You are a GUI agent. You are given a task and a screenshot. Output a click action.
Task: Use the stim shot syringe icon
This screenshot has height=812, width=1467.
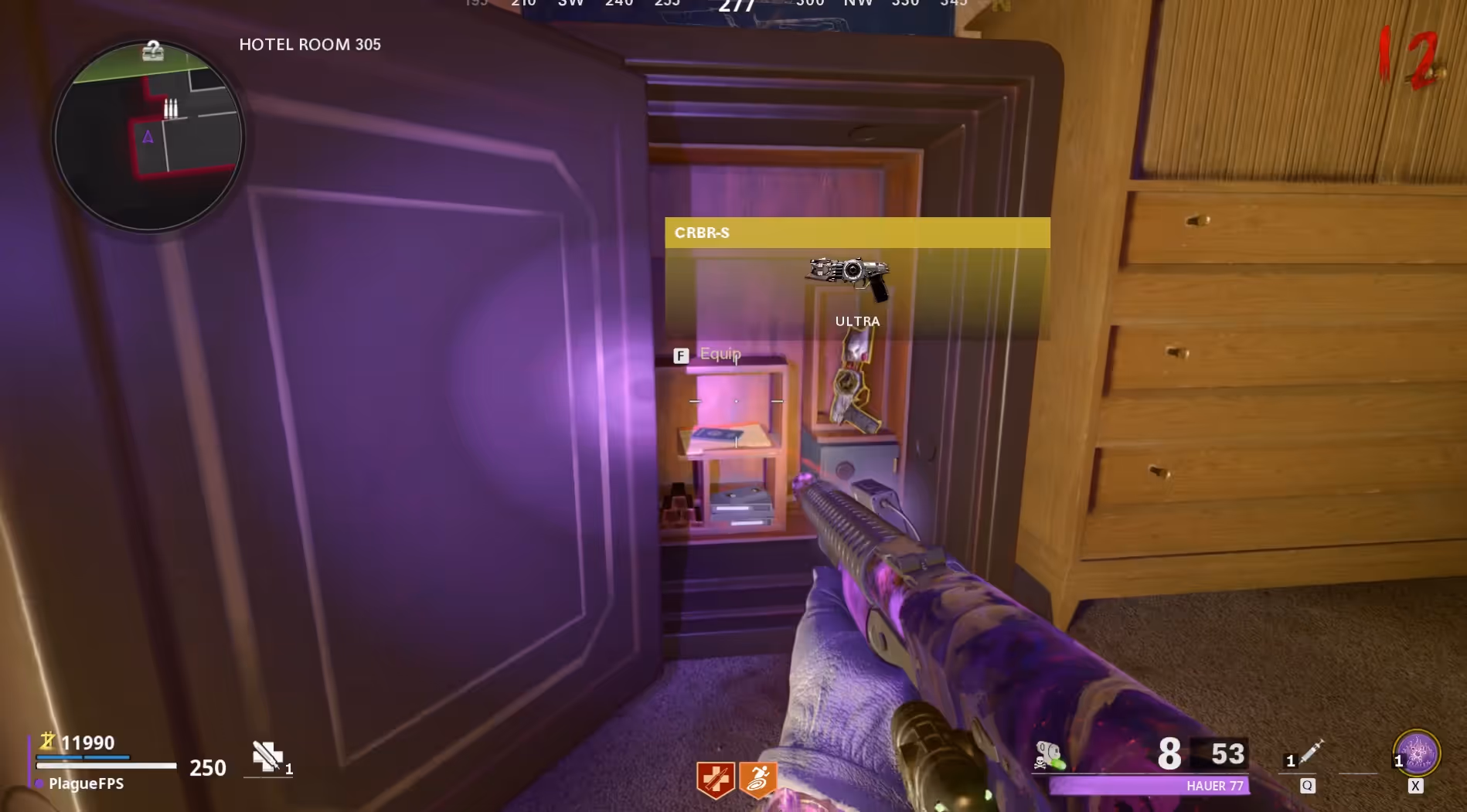pyautogui.click(x=1310, y=752)
